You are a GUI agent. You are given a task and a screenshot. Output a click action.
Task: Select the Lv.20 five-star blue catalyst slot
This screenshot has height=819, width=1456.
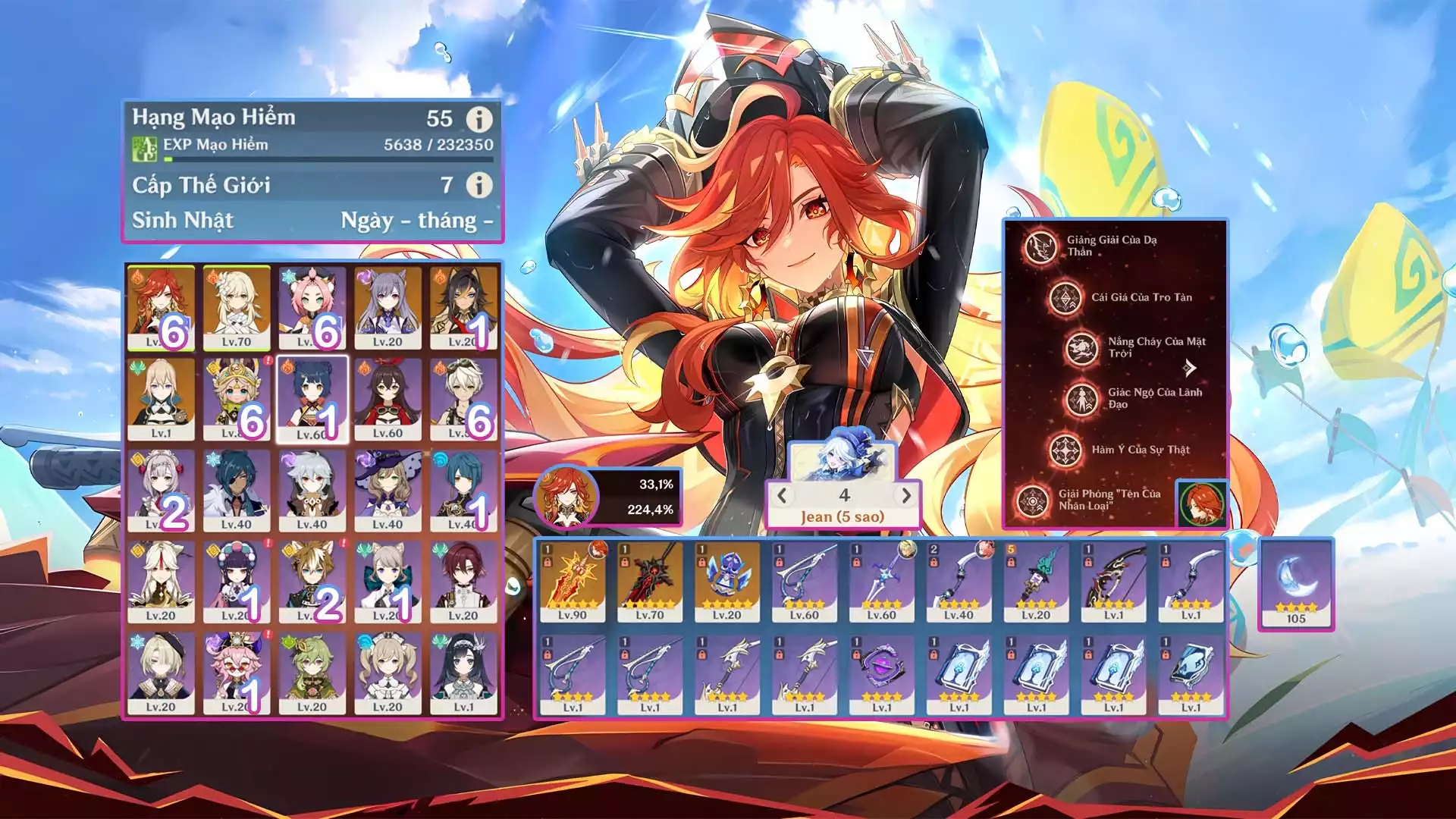click(x=727, y=582)
